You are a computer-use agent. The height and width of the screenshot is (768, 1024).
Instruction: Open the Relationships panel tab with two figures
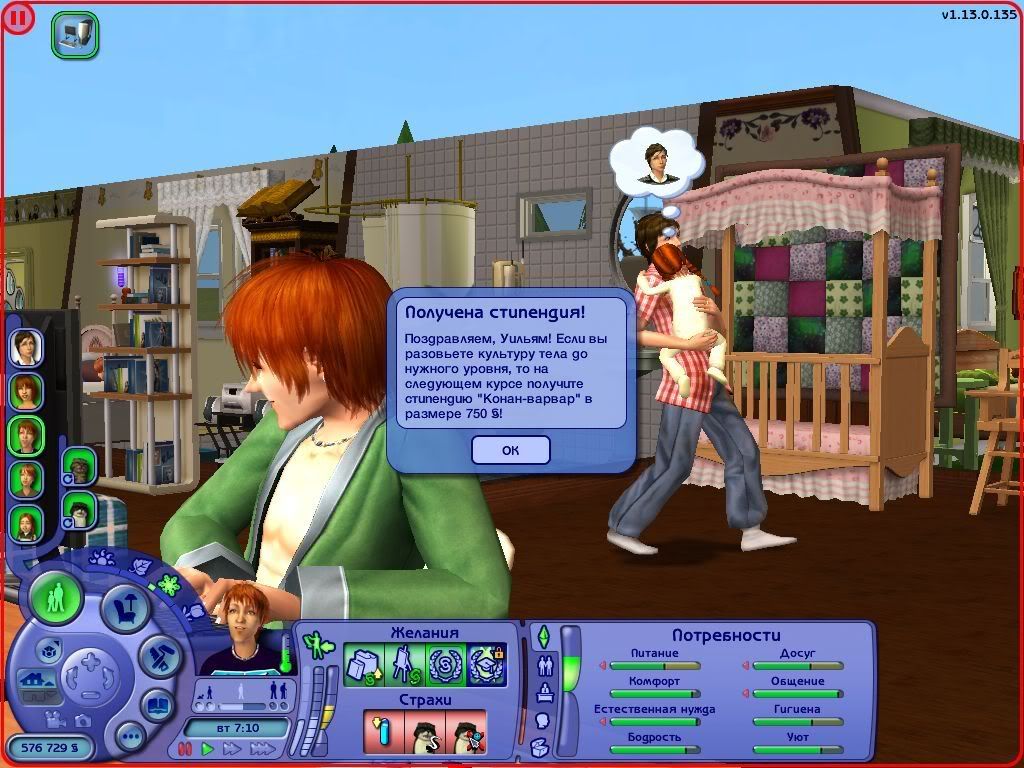click(545, 664)
